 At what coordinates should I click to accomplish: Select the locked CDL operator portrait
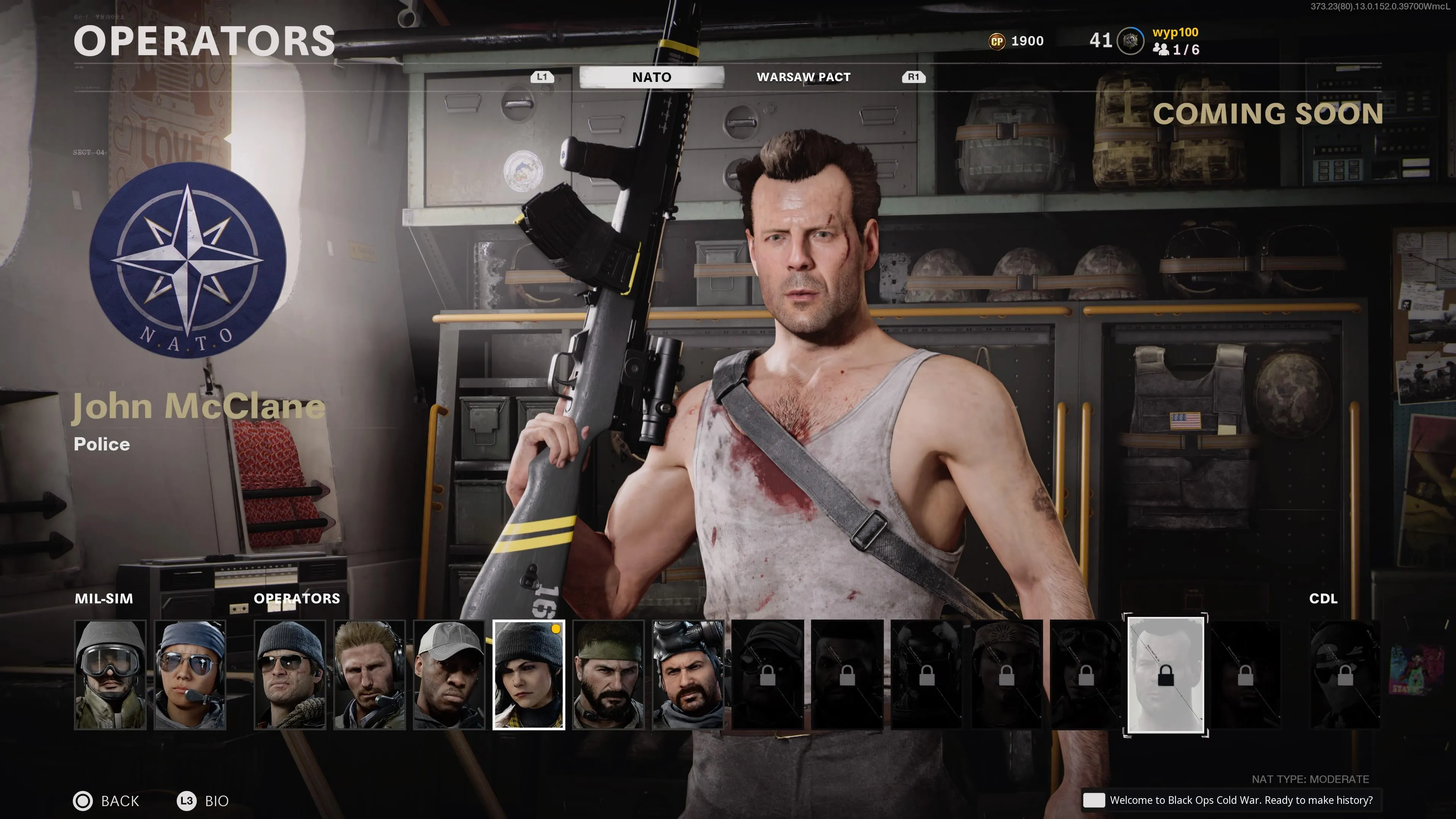(1345, 674)
